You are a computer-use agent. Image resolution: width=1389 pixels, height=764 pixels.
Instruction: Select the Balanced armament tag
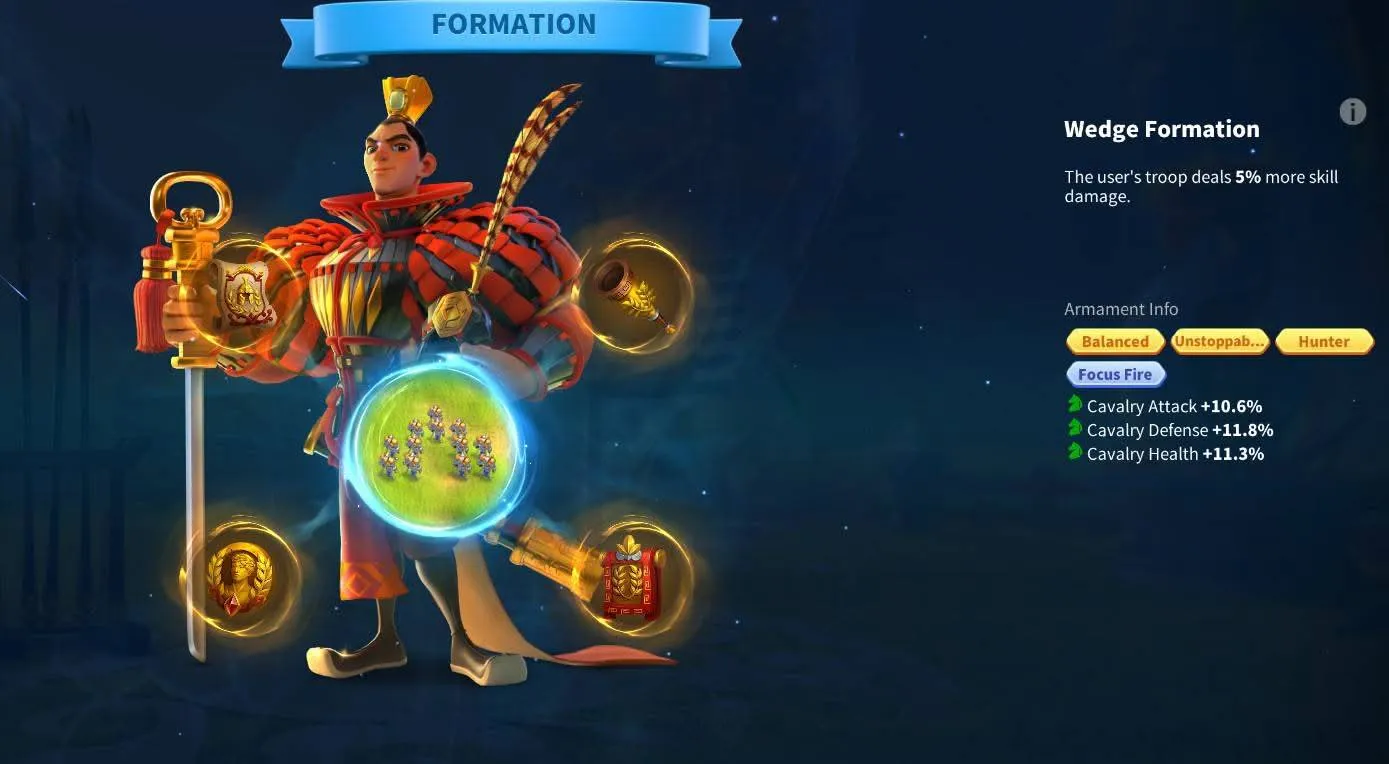pos(1115,341)
